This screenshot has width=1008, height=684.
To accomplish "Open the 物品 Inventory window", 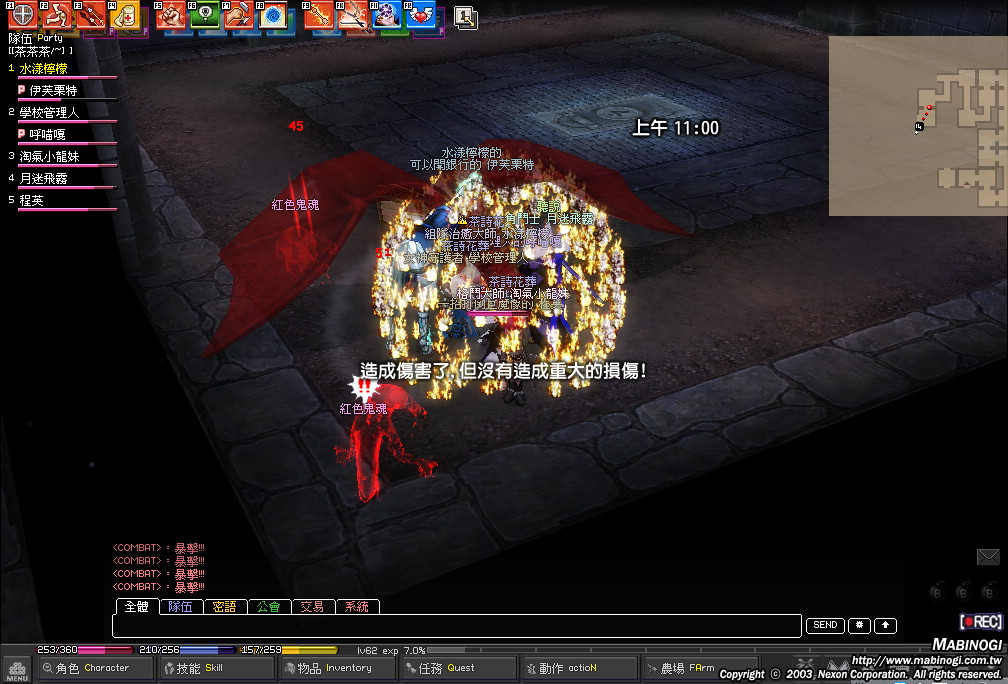I will [335, 668].
